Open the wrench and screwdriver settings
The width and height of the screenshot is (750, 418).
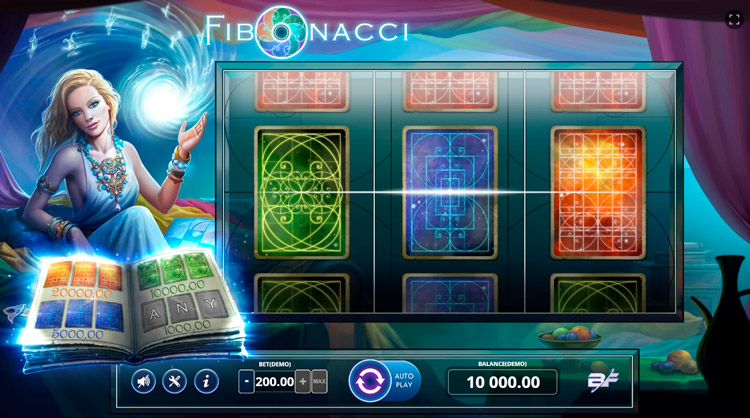click(175, 381)
